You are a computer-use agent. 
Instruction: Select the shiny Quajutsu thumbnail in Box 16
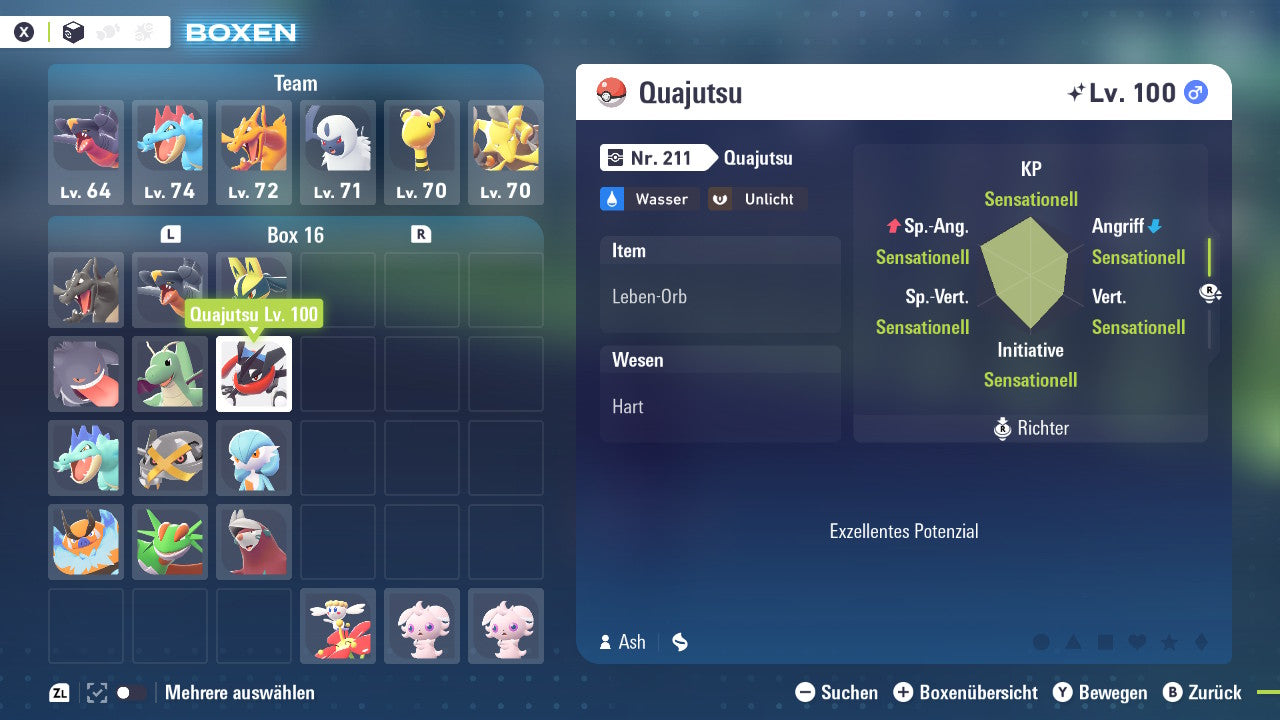pos(253,374)
